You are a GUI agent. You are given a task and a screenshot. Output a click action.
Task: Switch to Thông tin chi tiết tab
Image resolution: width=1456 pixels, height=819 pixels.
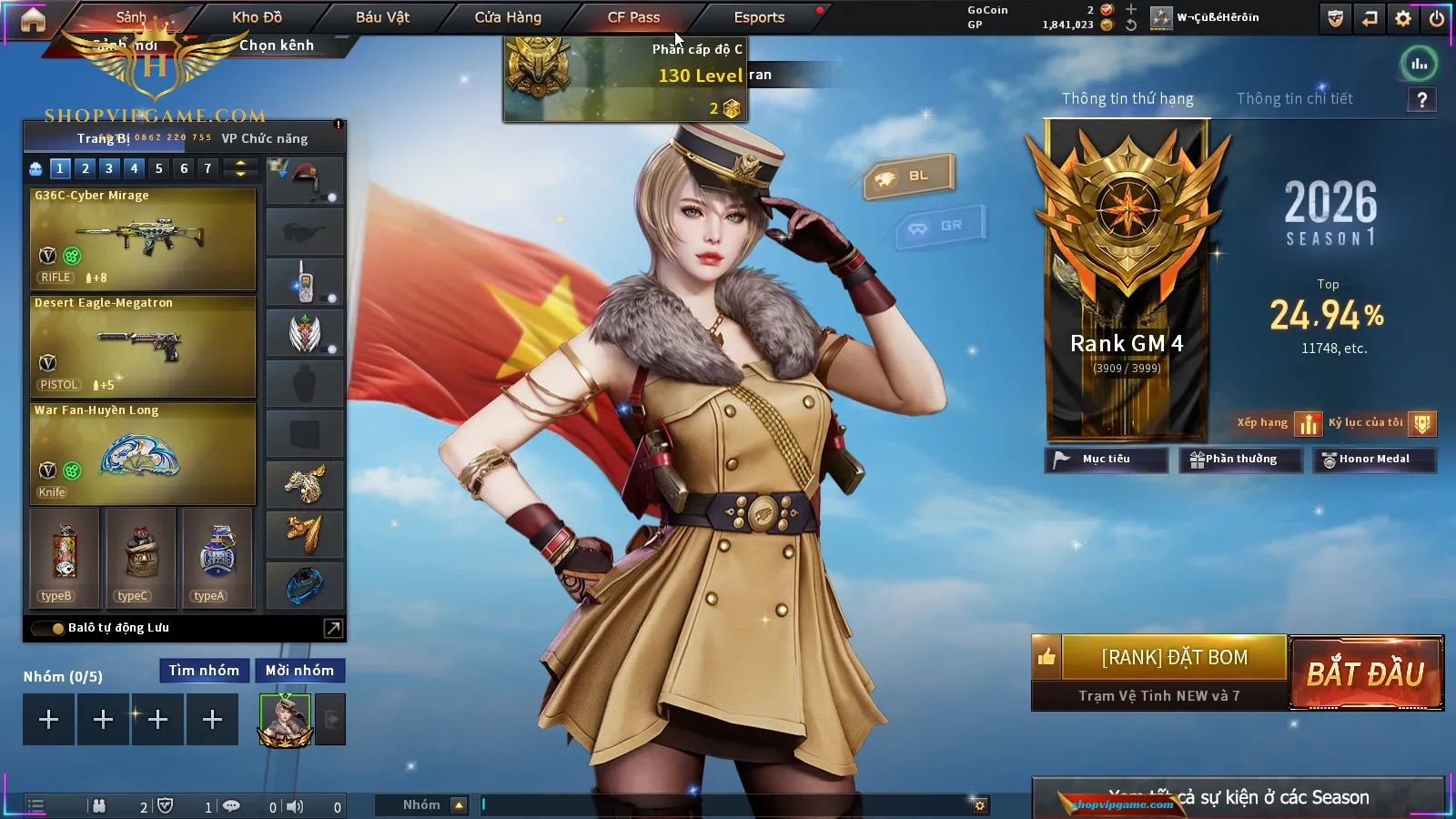(x=1294, y=98)
